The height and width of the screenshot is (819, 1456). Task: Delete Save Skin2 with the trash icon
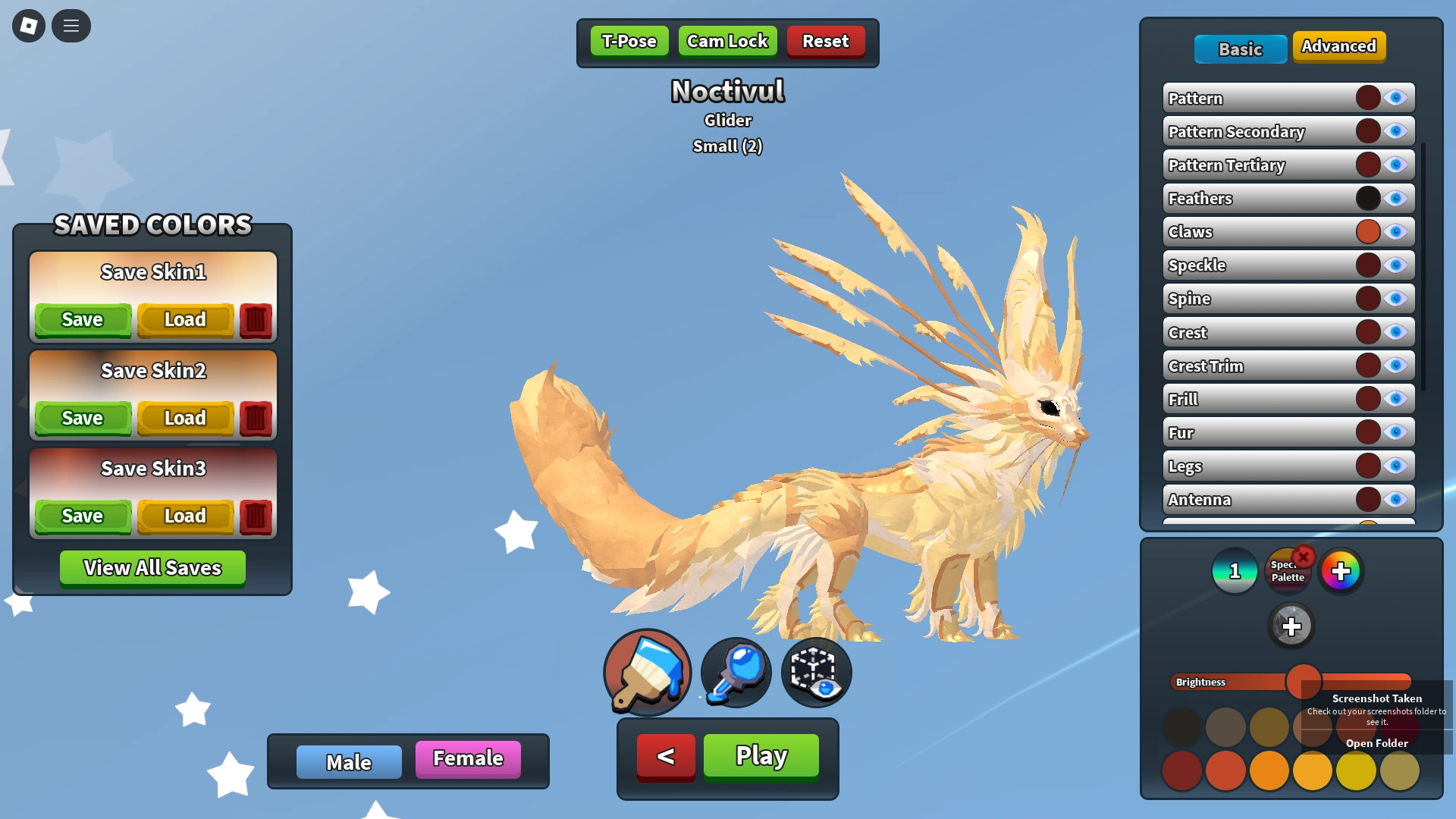point(256,418)
